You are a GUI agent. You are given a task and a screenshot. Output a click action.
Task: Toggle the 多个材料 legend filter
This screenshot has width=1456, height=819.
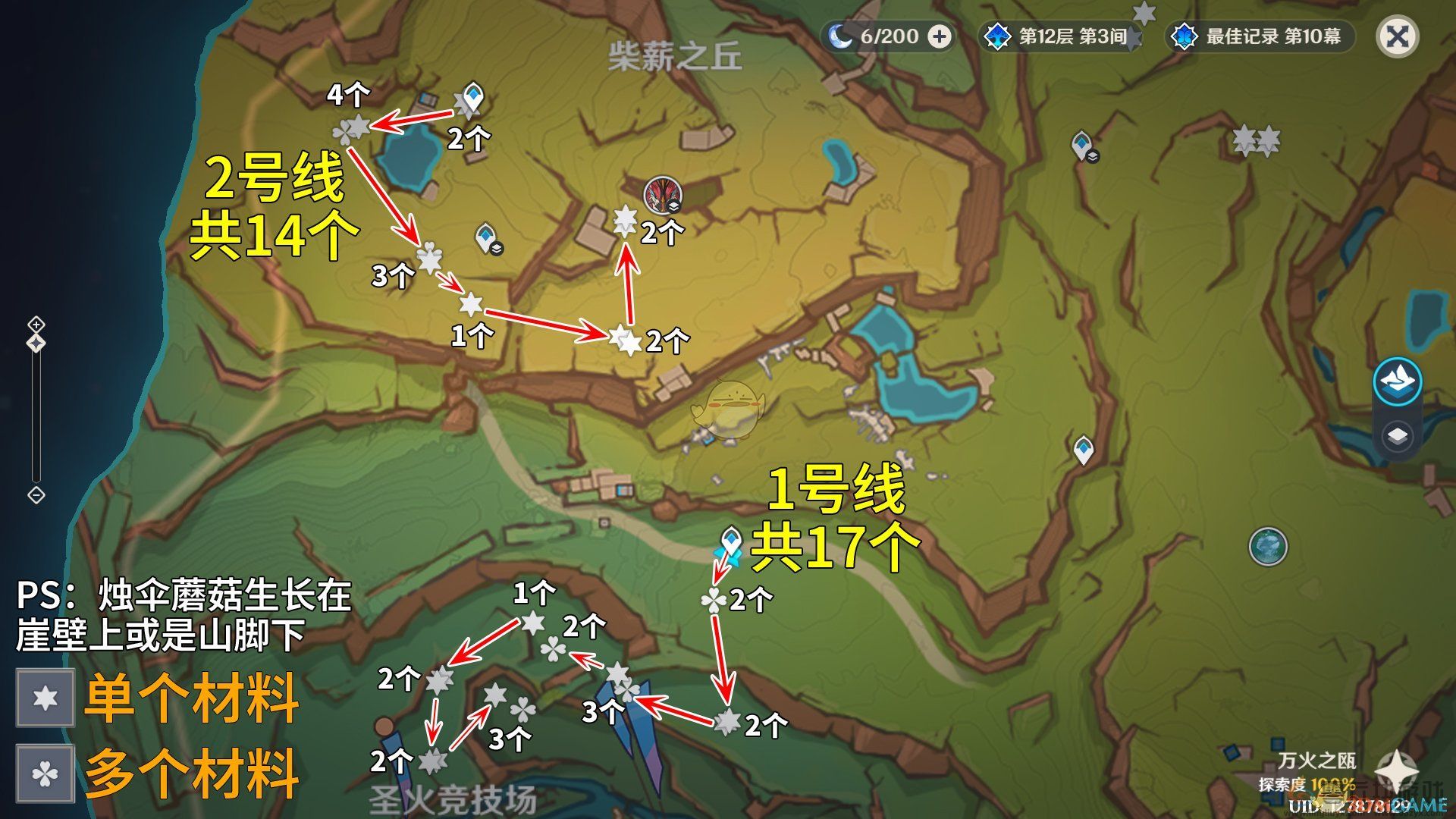tap(44, 775)
